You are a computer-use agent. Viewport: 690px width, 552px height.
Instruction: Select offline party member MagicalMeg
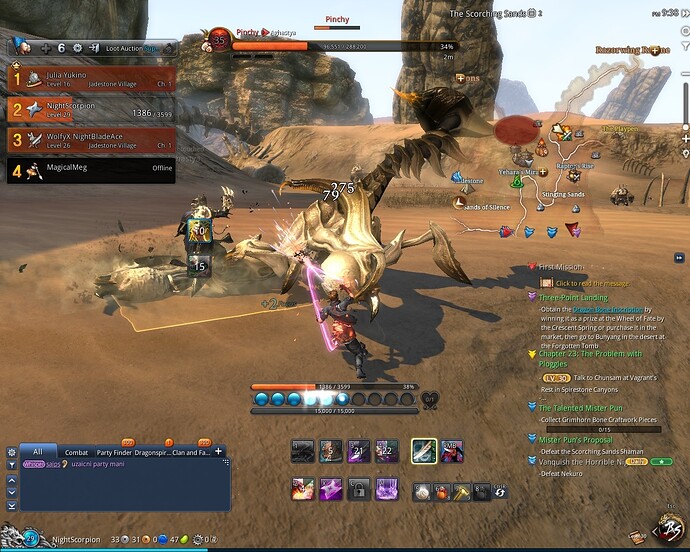90,170
